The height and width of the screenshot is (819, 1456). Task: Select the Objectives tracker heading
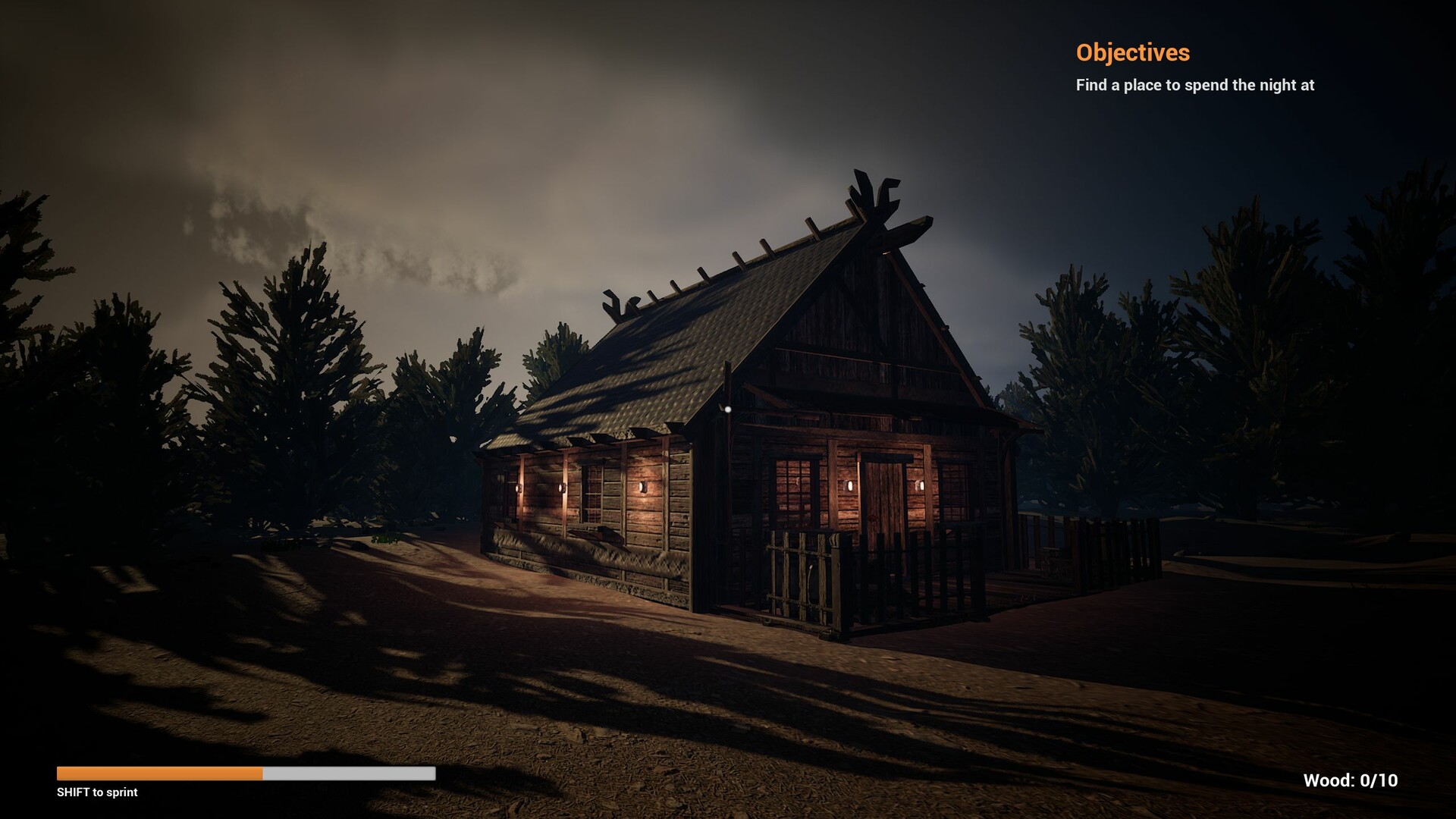pos(1132,52)
